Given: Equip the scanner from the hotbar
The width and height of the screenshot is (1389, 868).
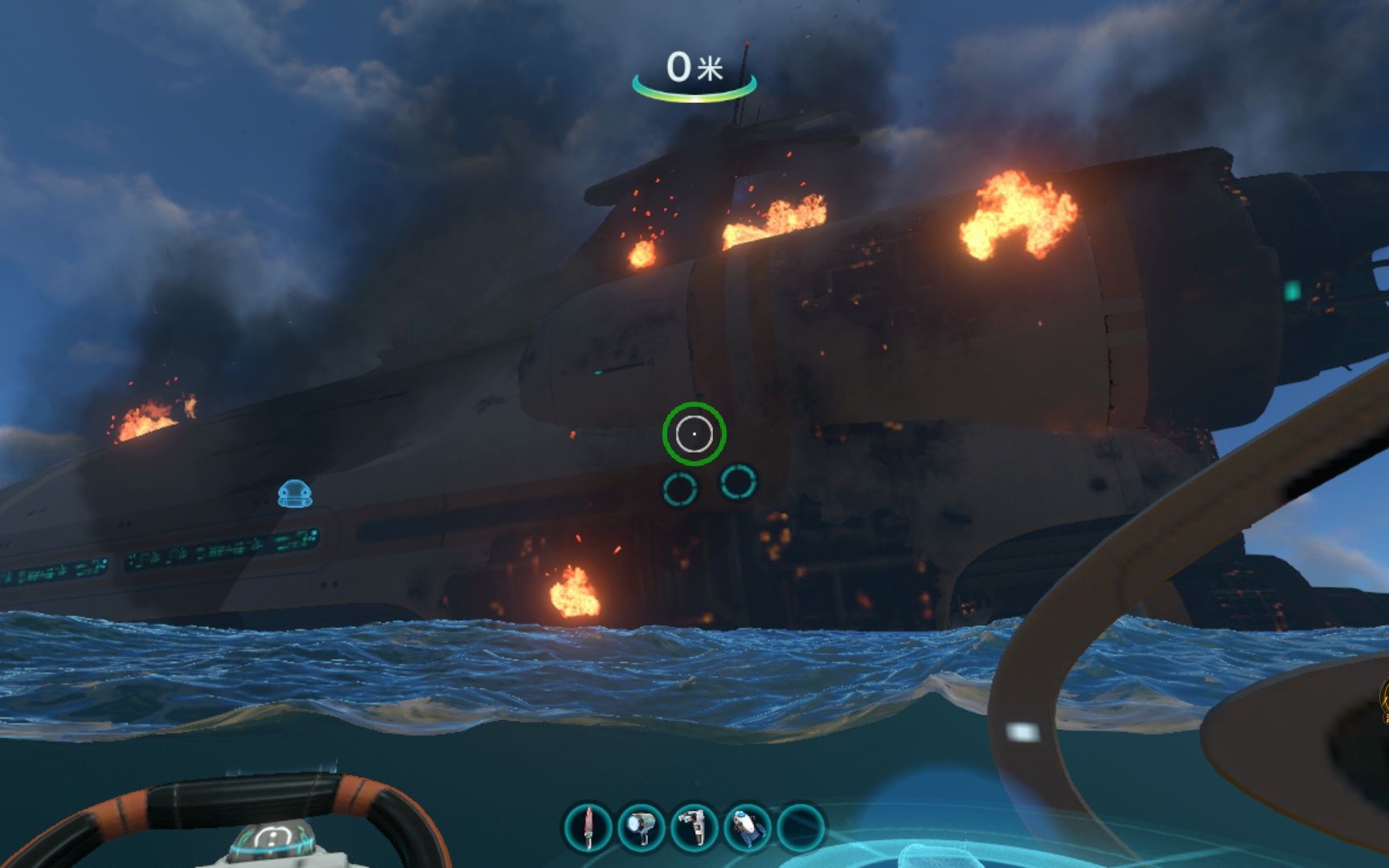Looking at the screenshot, I should tap(694, 827).
